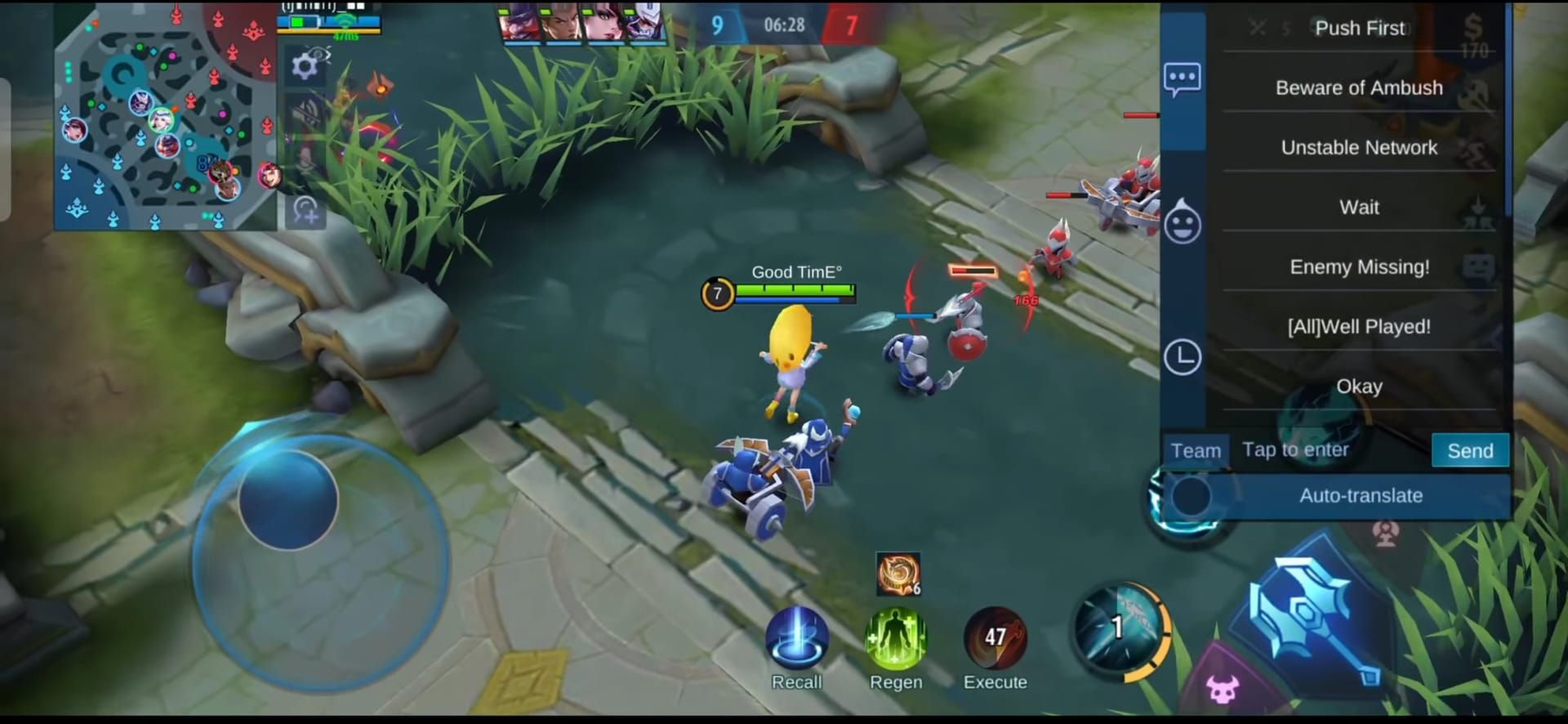
Task: Enable Auto-translate for chat
Action: click(1361, 495)
